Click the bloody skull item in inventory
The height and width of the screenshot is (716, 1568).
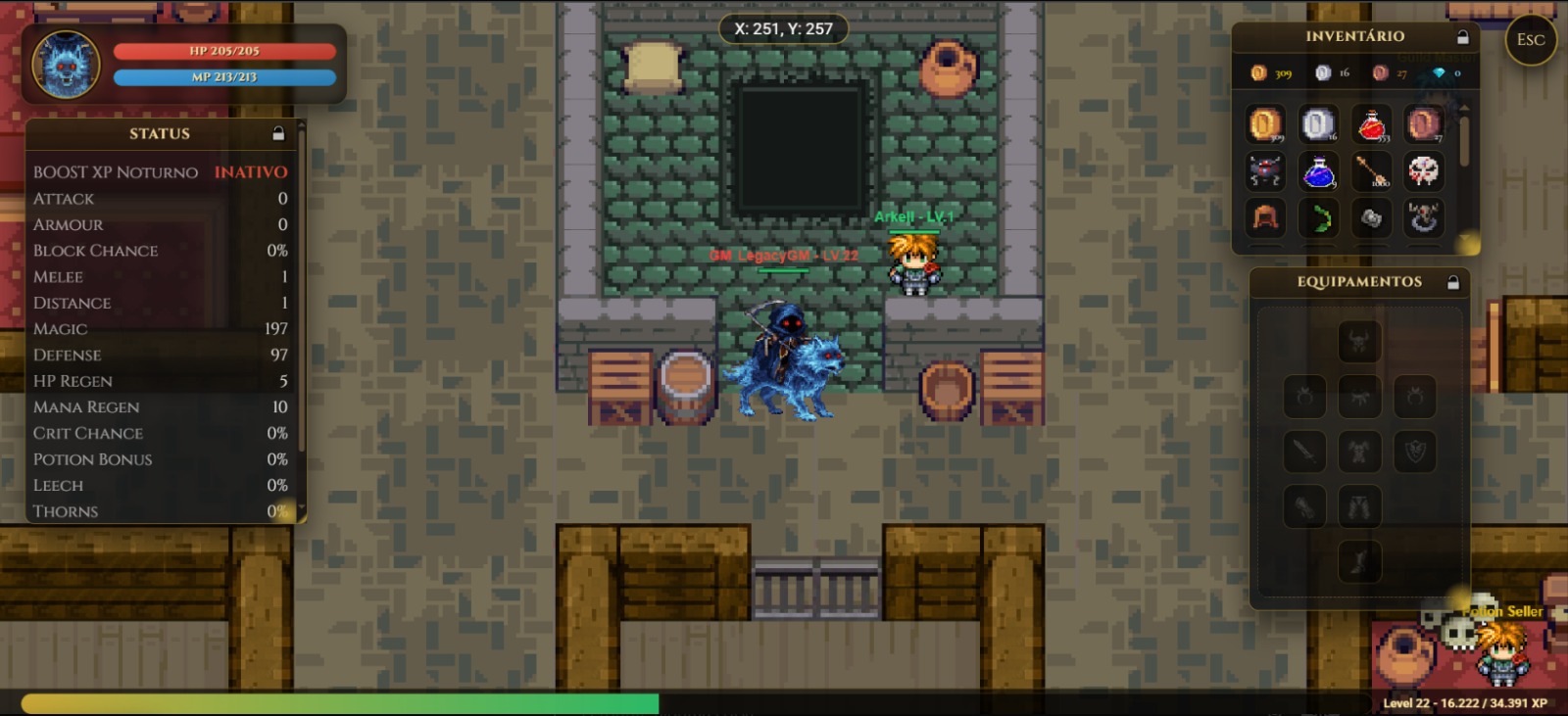point(1425,170)
